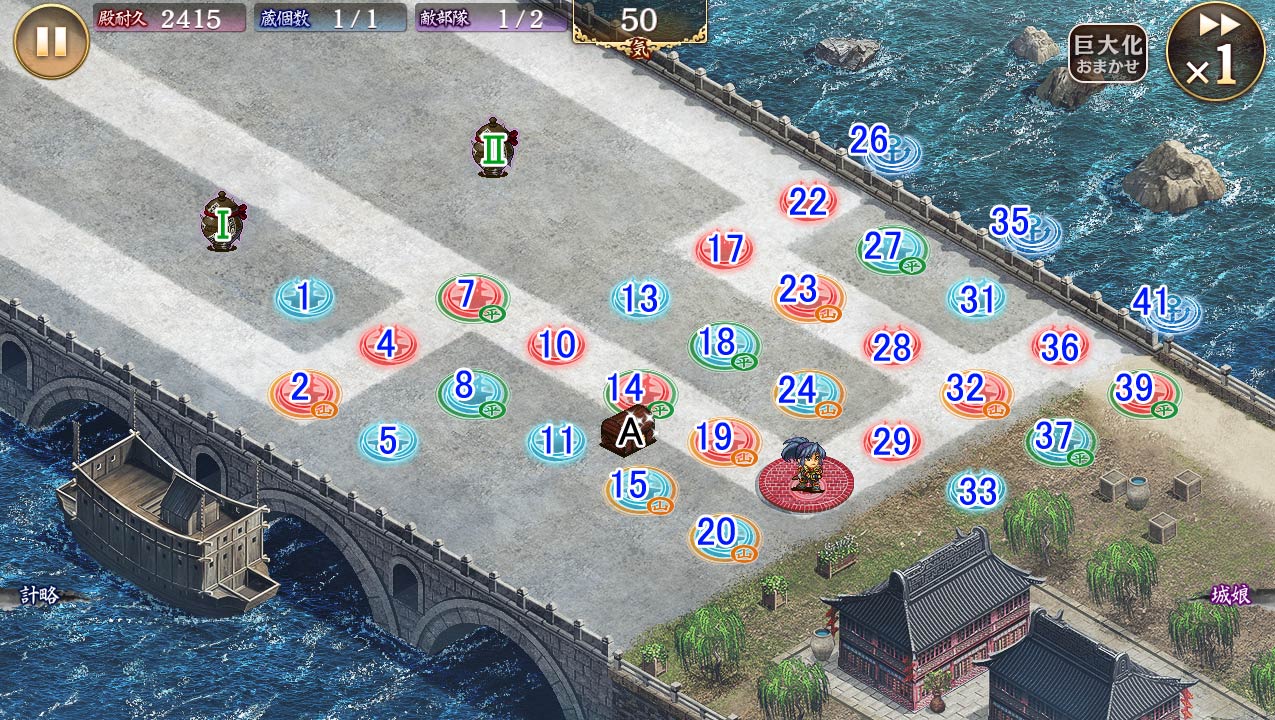Pick deployment tile number 5
The width and height of the screenshot is (1275, 720).
tap(388, 440)
